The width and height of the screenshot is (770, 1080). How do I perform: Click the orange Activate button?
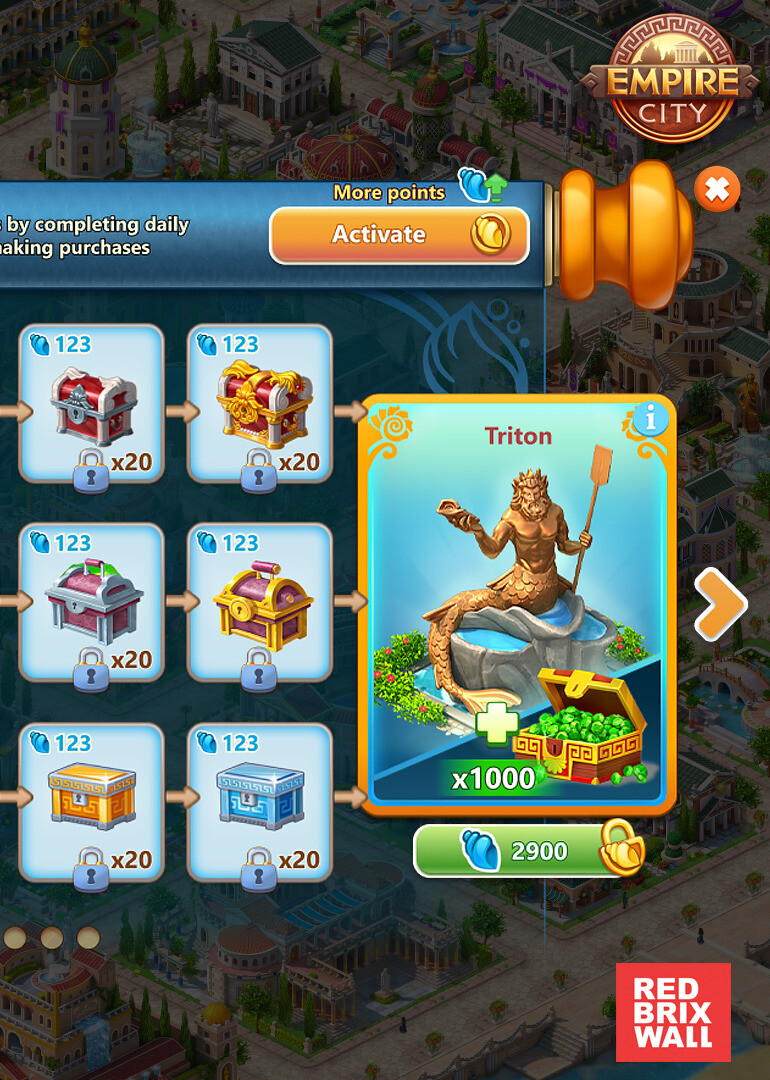399,235
